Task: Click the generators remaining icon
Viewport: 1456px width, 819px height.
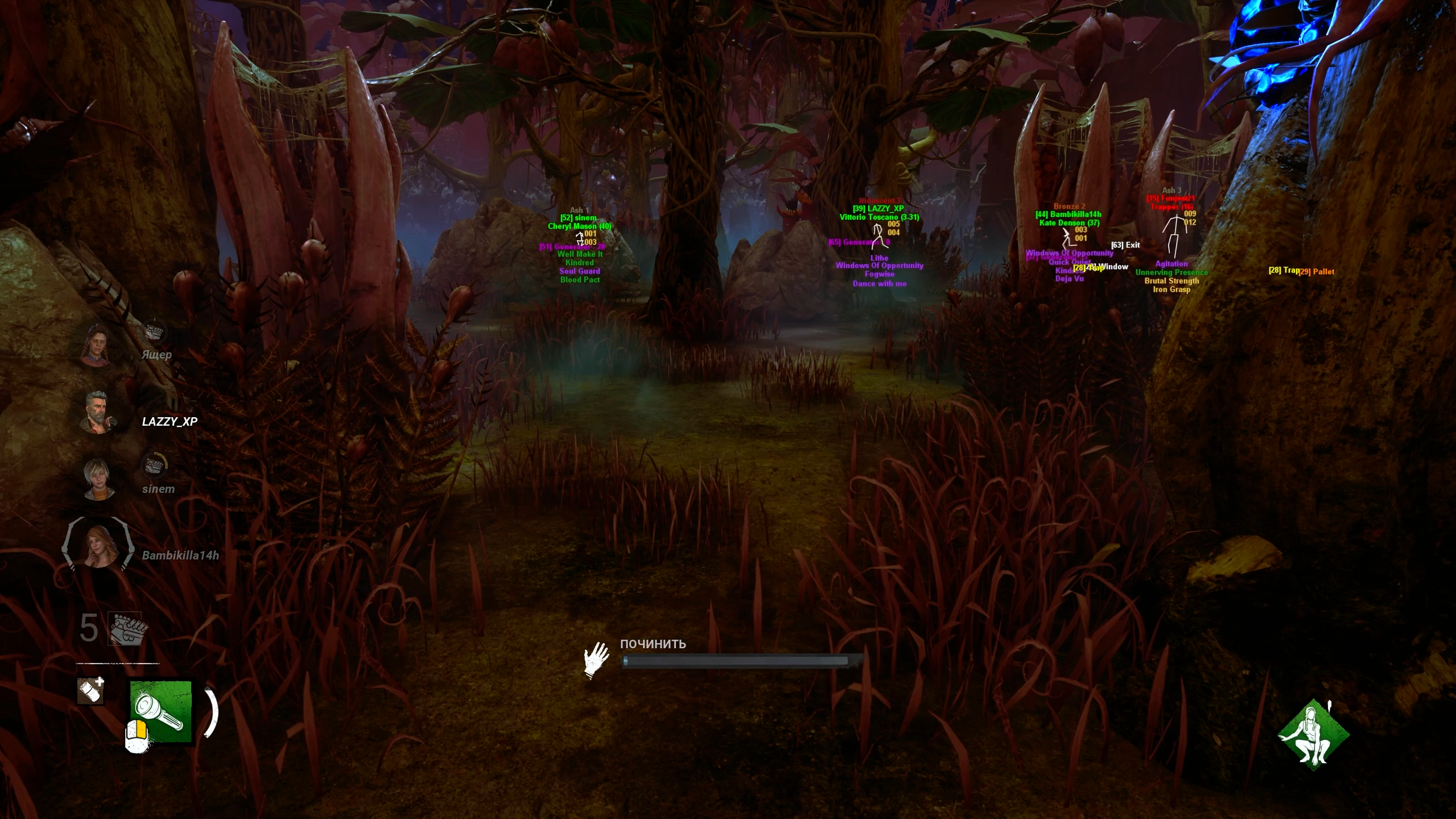Action: 126,629
